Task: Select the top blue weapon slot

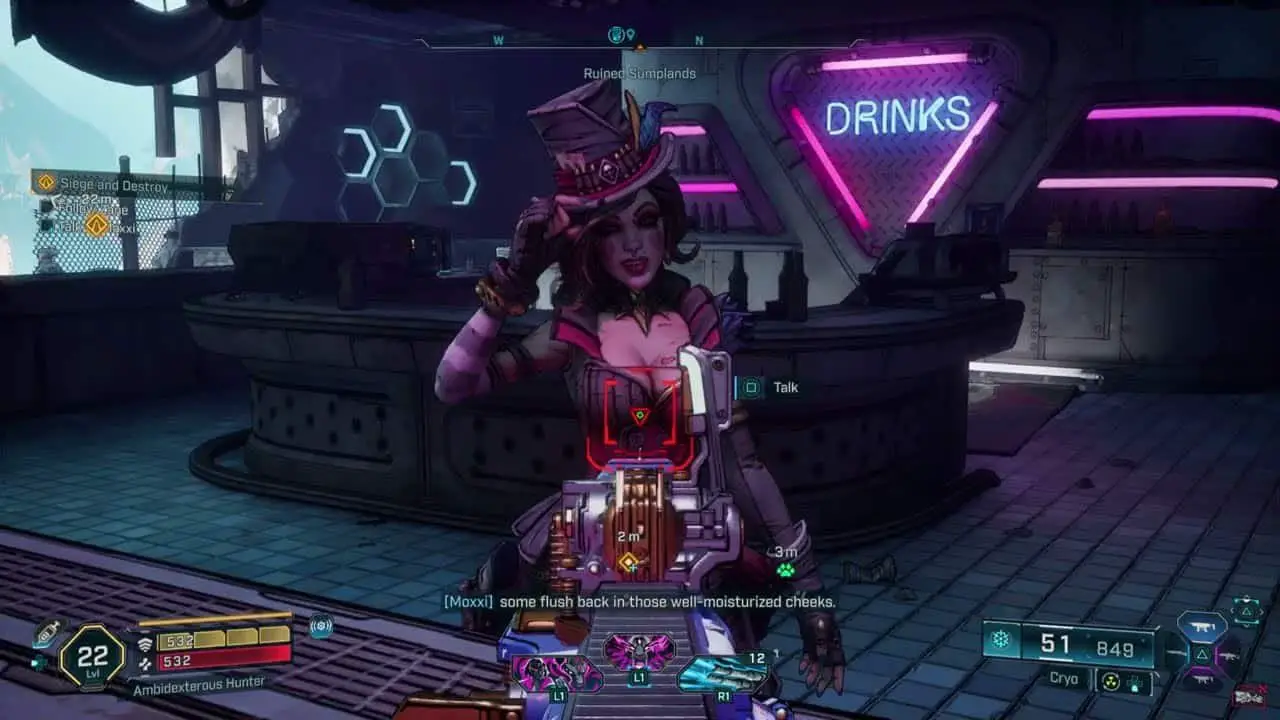Action: click(1201, 626)
